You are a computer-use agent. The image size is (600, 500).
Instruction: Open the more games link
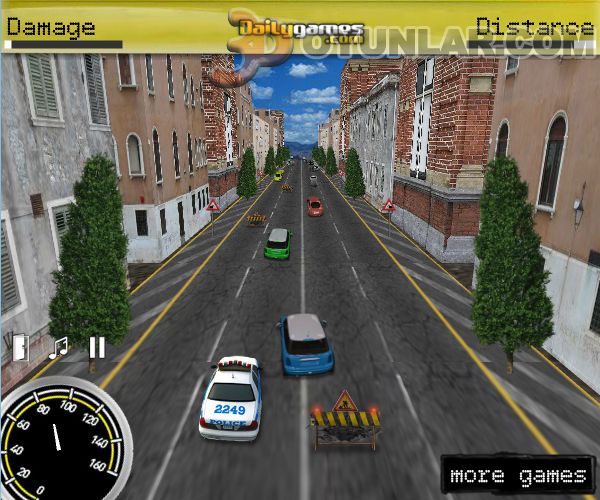(x=518, y=475)
